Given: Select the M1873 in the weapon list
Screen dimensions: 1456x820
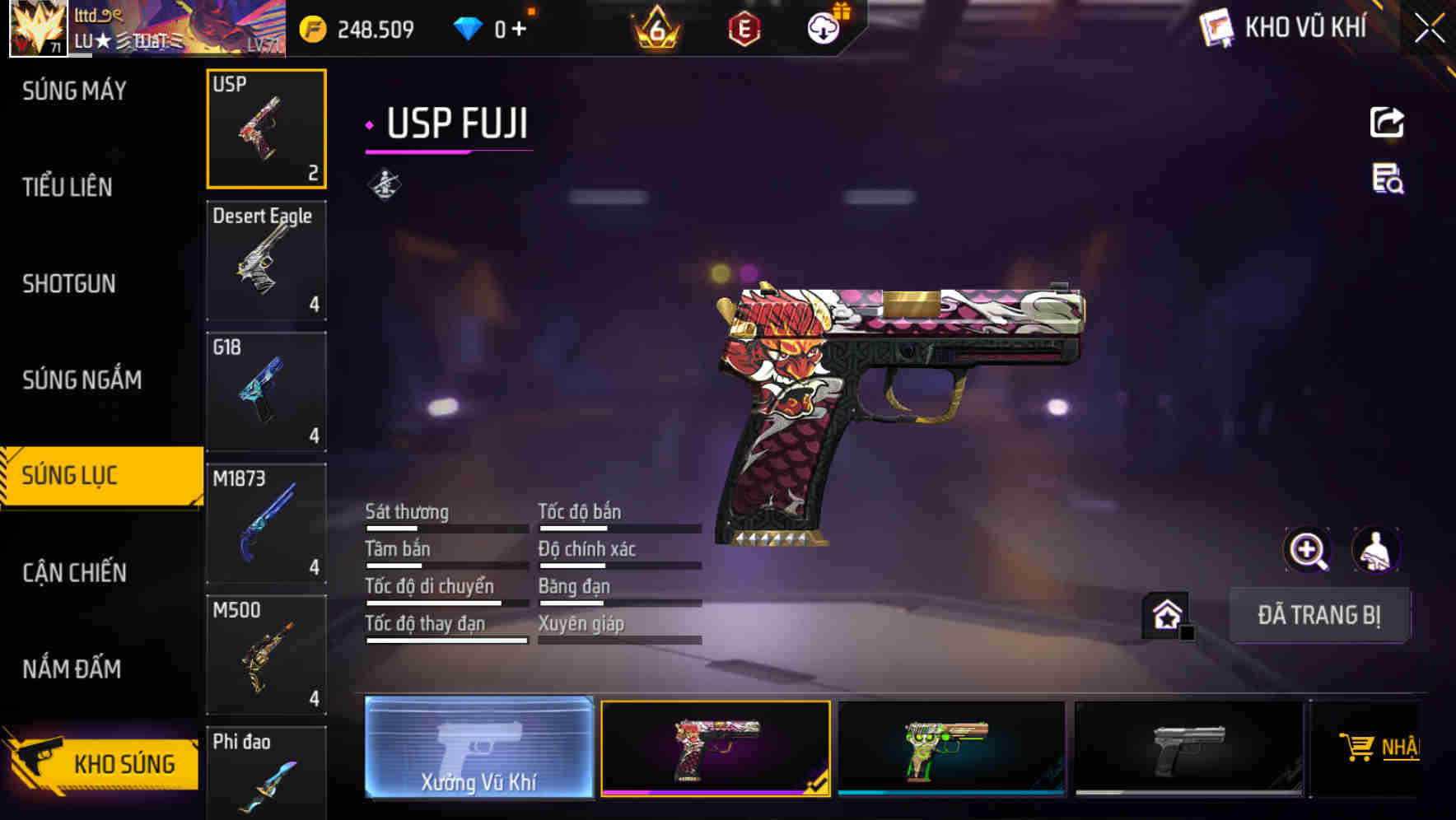Looking at the screenshot, I should pyautogui.click(x=266, y=523).
